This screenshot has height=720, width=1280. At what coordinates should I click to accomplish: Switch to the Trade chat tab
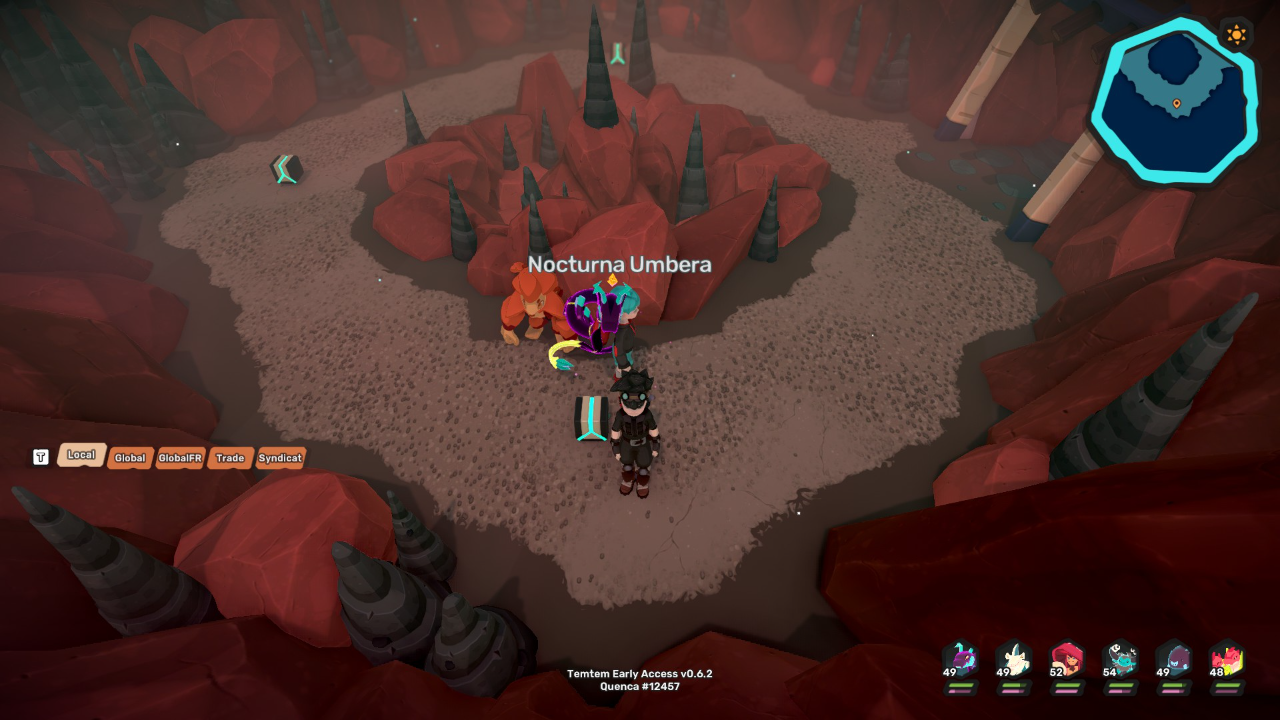point(230,458)
